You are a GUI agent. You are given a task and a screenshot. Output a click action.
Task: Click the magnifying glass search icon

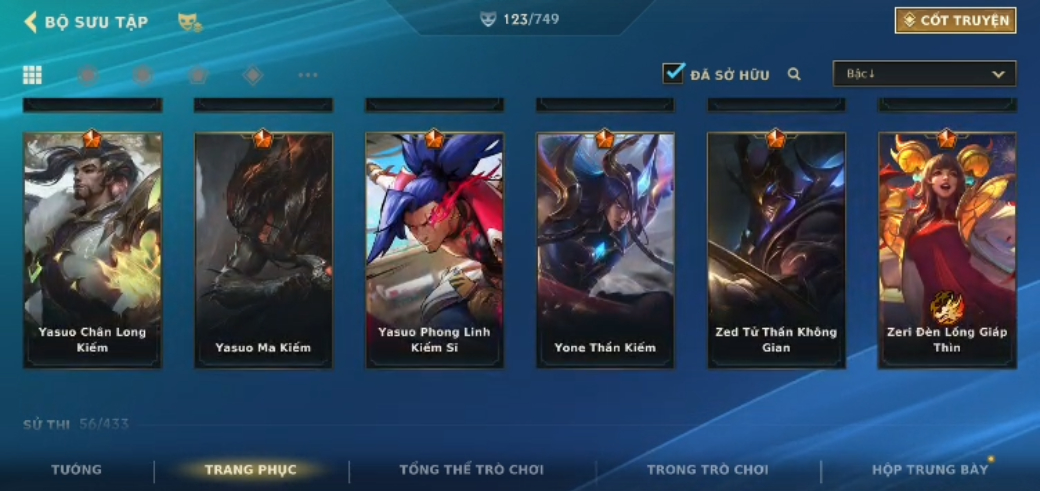pos(794,74)
